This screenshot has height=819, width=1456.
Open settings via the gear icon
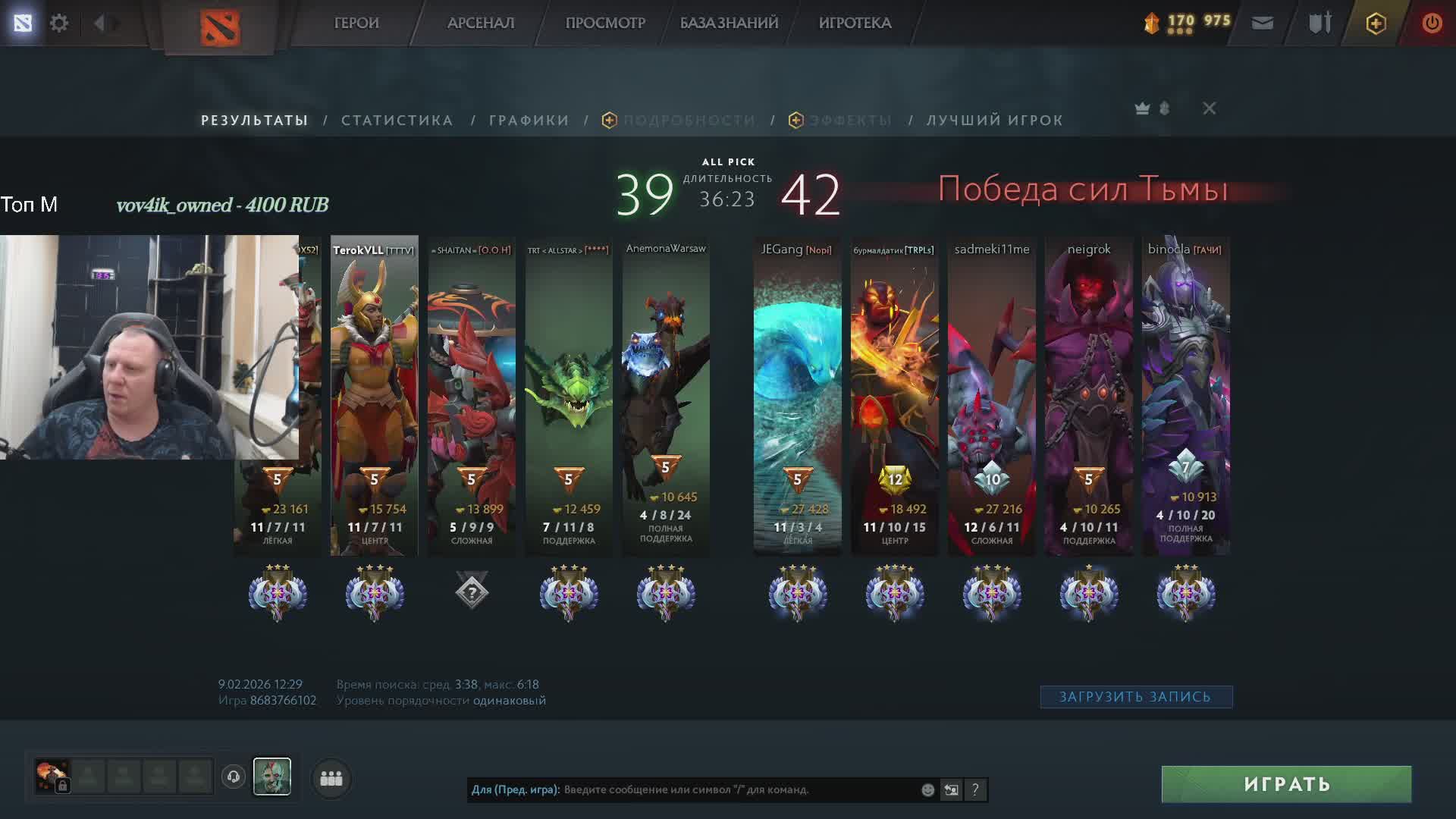point(59,23)
